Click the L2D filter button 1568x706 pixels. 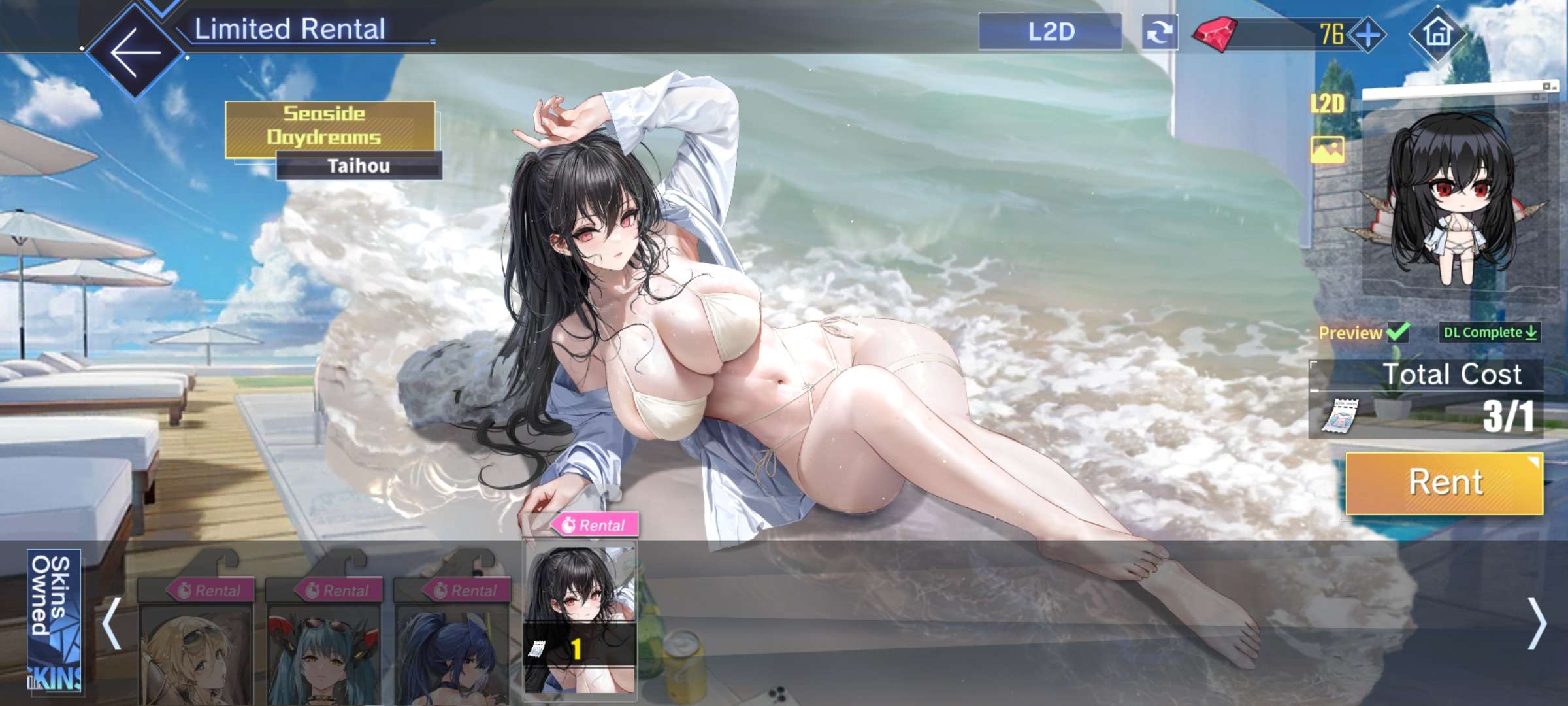[1050, 31]
